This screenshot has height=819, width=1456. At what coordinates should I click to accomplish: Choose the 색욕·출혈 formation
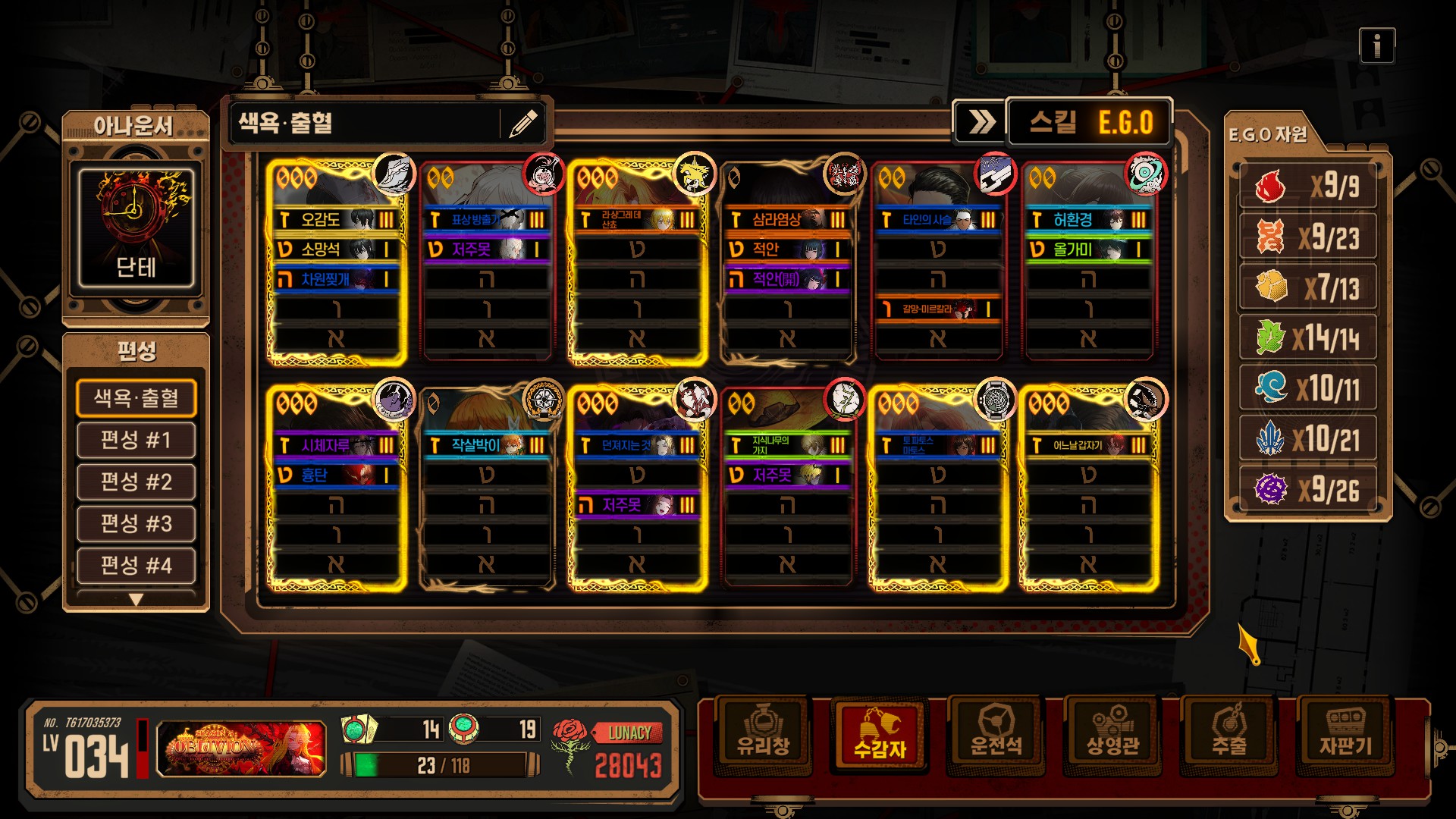click(x=136, y=398)
